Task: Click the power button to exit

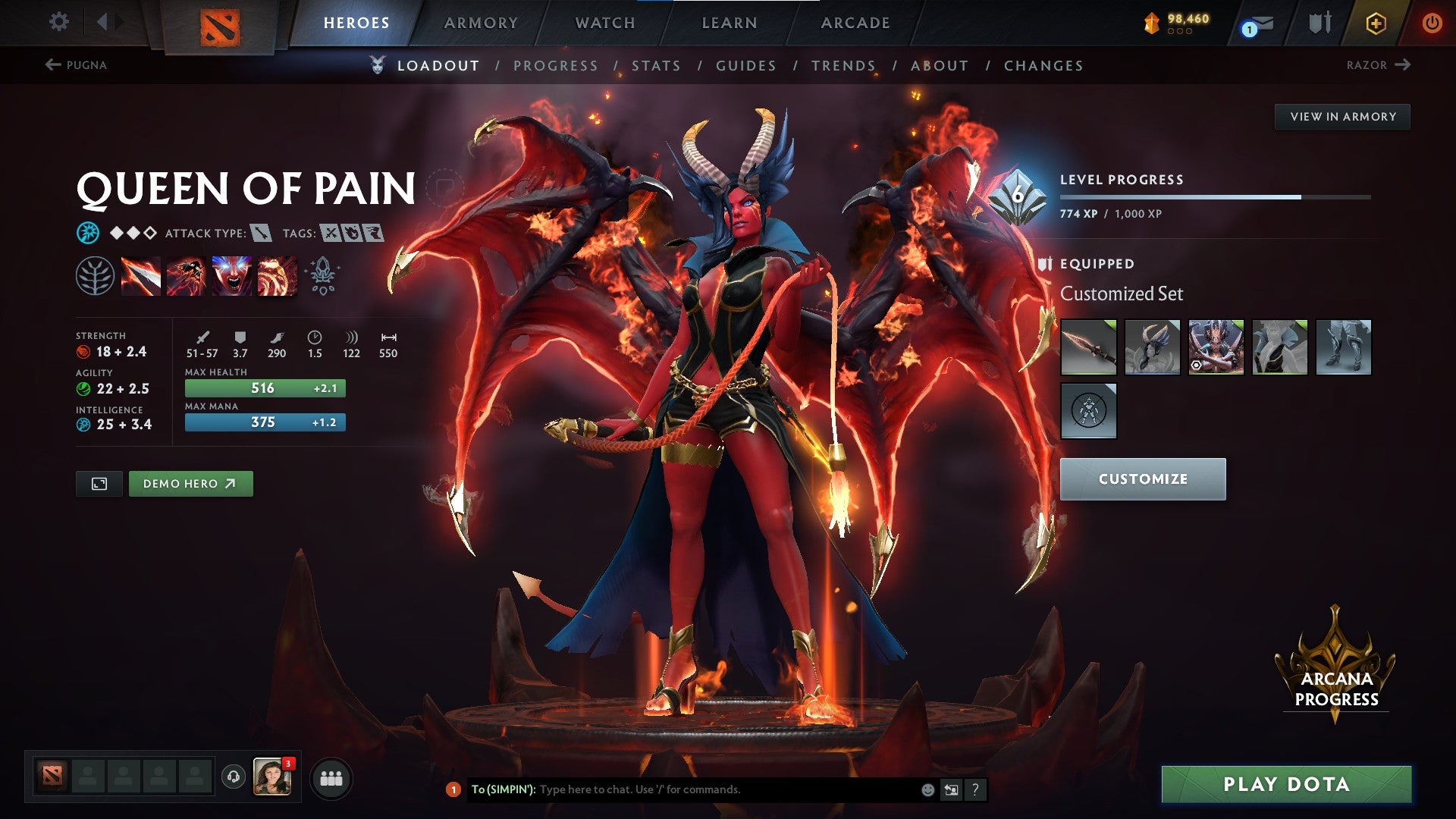Action: [x=1433, y=23]
